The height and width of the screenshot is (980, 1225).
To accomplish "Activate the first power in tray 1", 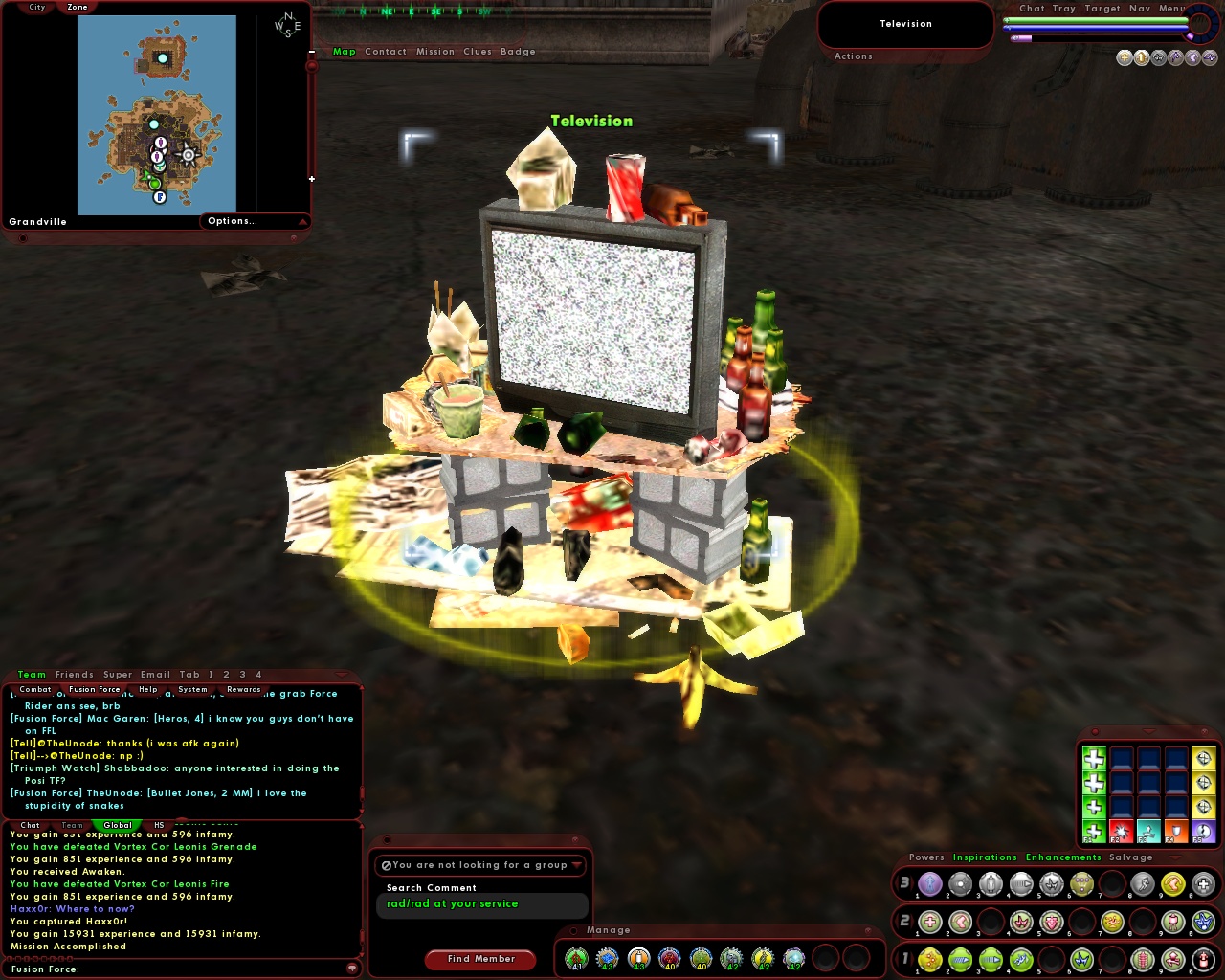I will pyautogui.click(x=929, y=960).
